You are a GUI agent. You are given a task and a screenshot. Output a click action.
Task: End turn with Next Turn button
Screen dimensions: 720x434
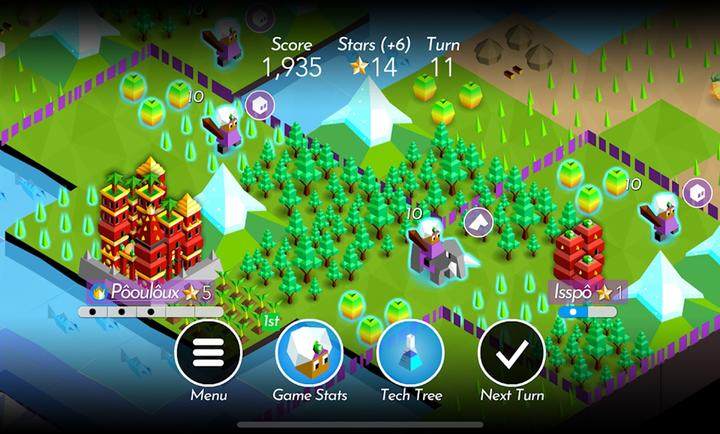pos(511,353)
